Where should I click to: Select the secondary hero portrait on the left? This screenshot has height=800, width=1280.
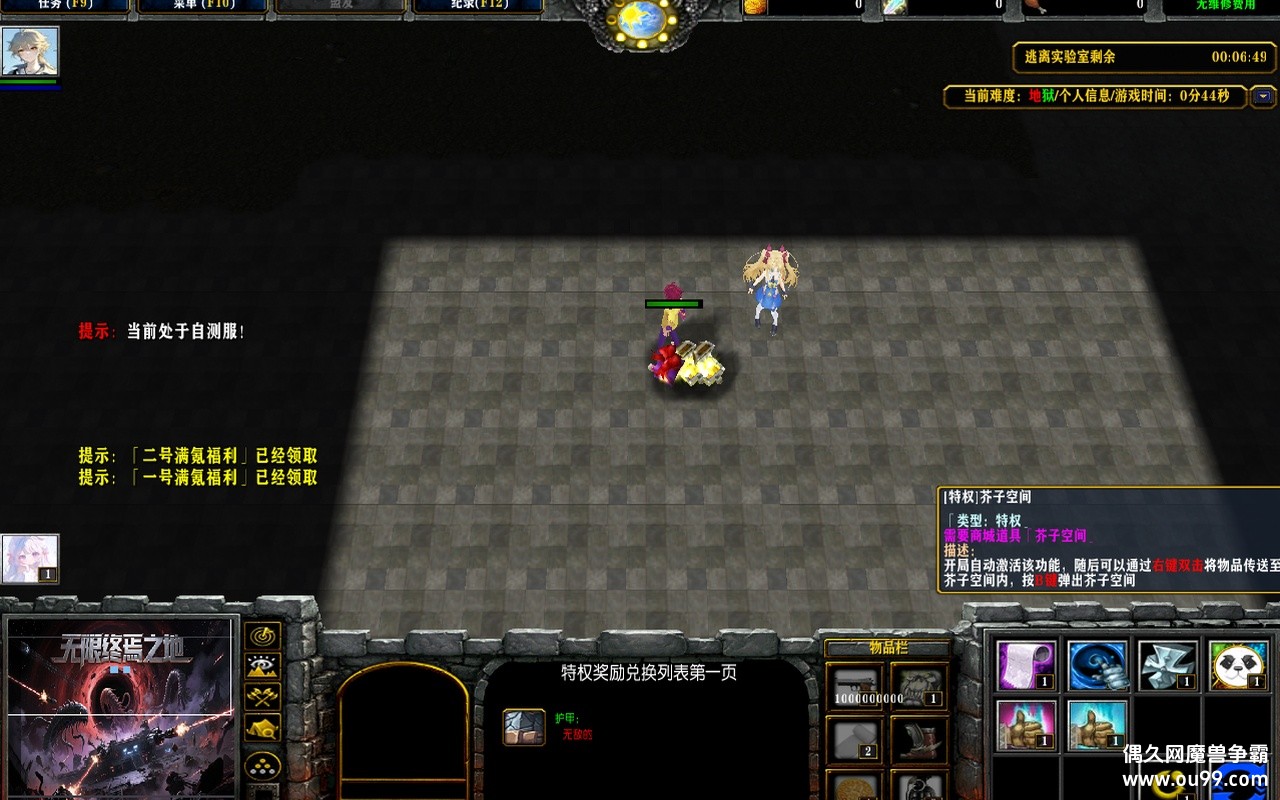tap(32, 556)
